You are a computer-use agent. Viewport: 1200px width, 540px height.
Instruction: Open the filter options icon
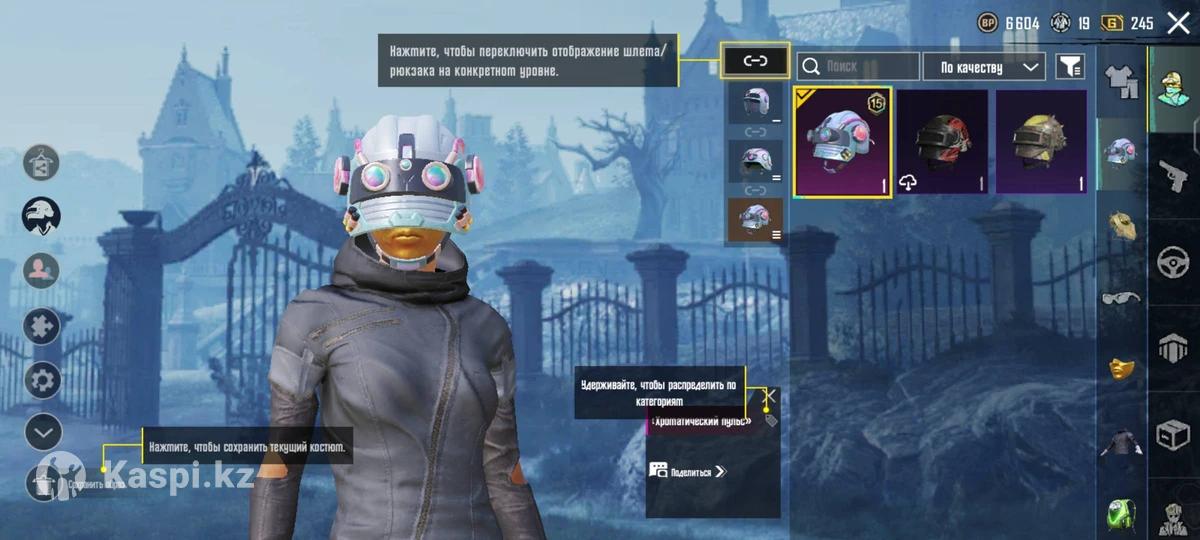pyautogui.click(x=1070, y=67)
